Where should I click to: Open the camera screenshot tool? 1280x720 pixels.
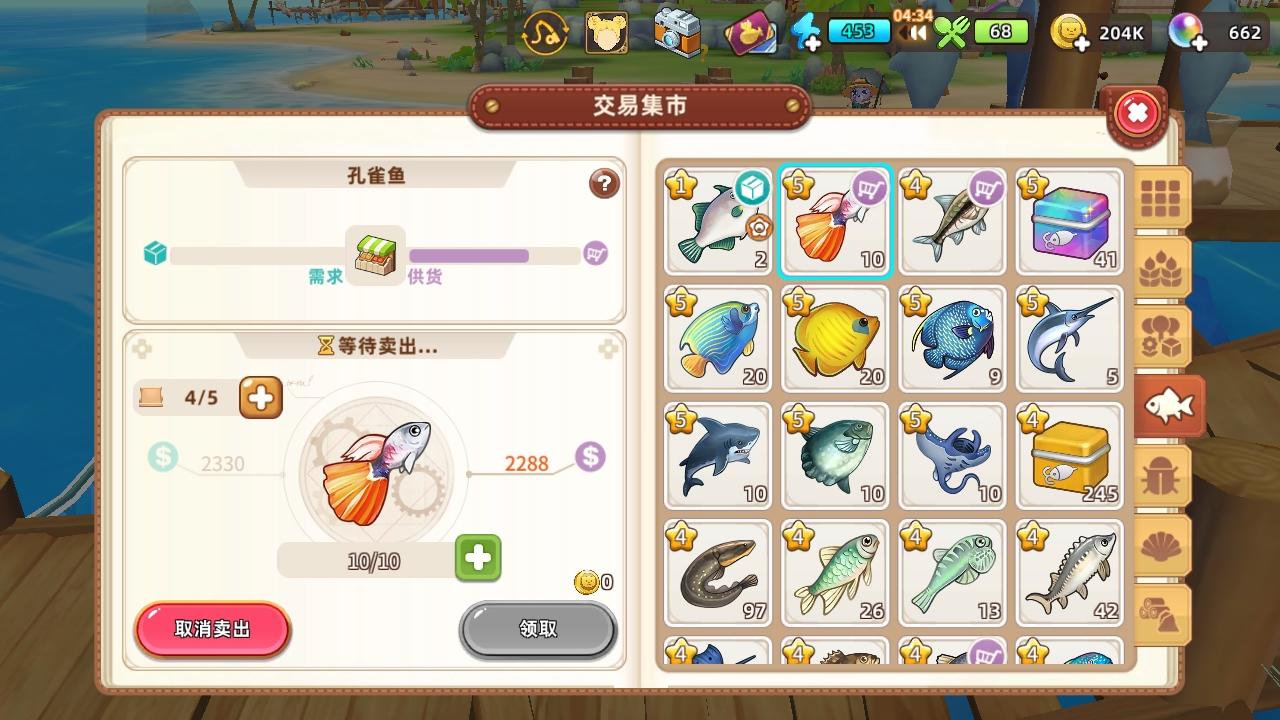click(676, 30)
